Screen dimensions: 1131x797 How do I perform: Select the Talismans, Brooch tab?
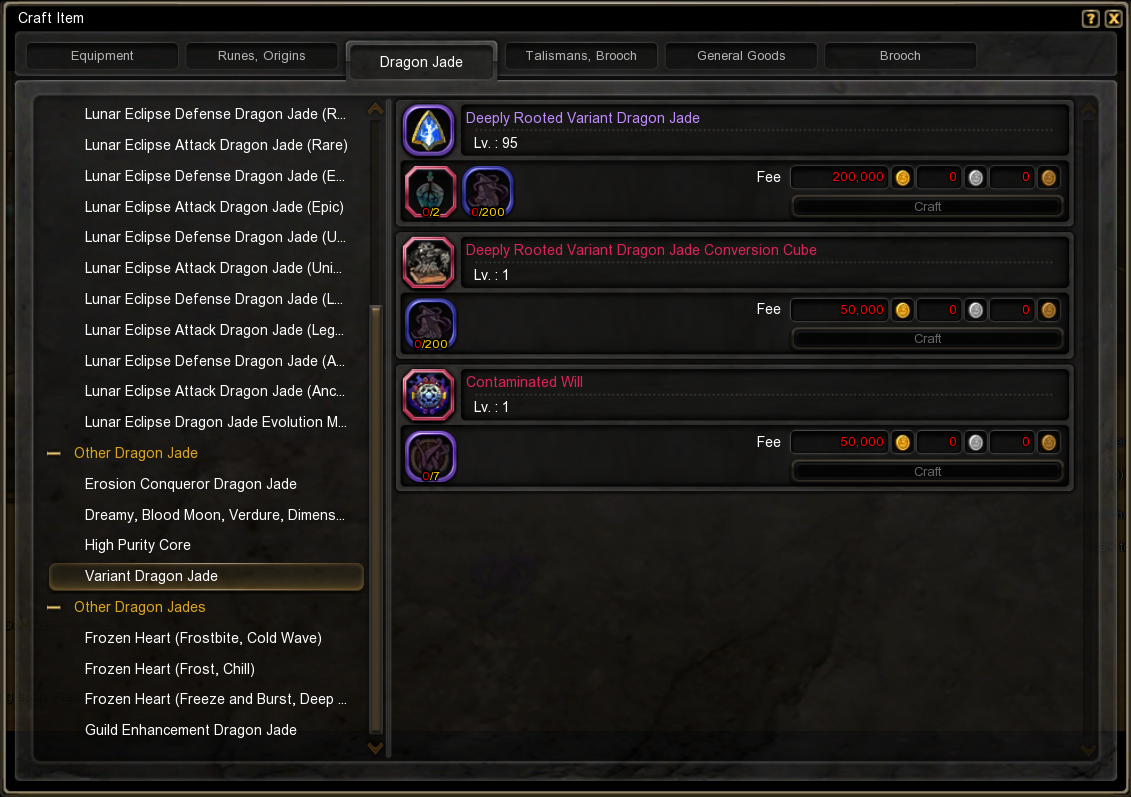click(x=581, y=56)
